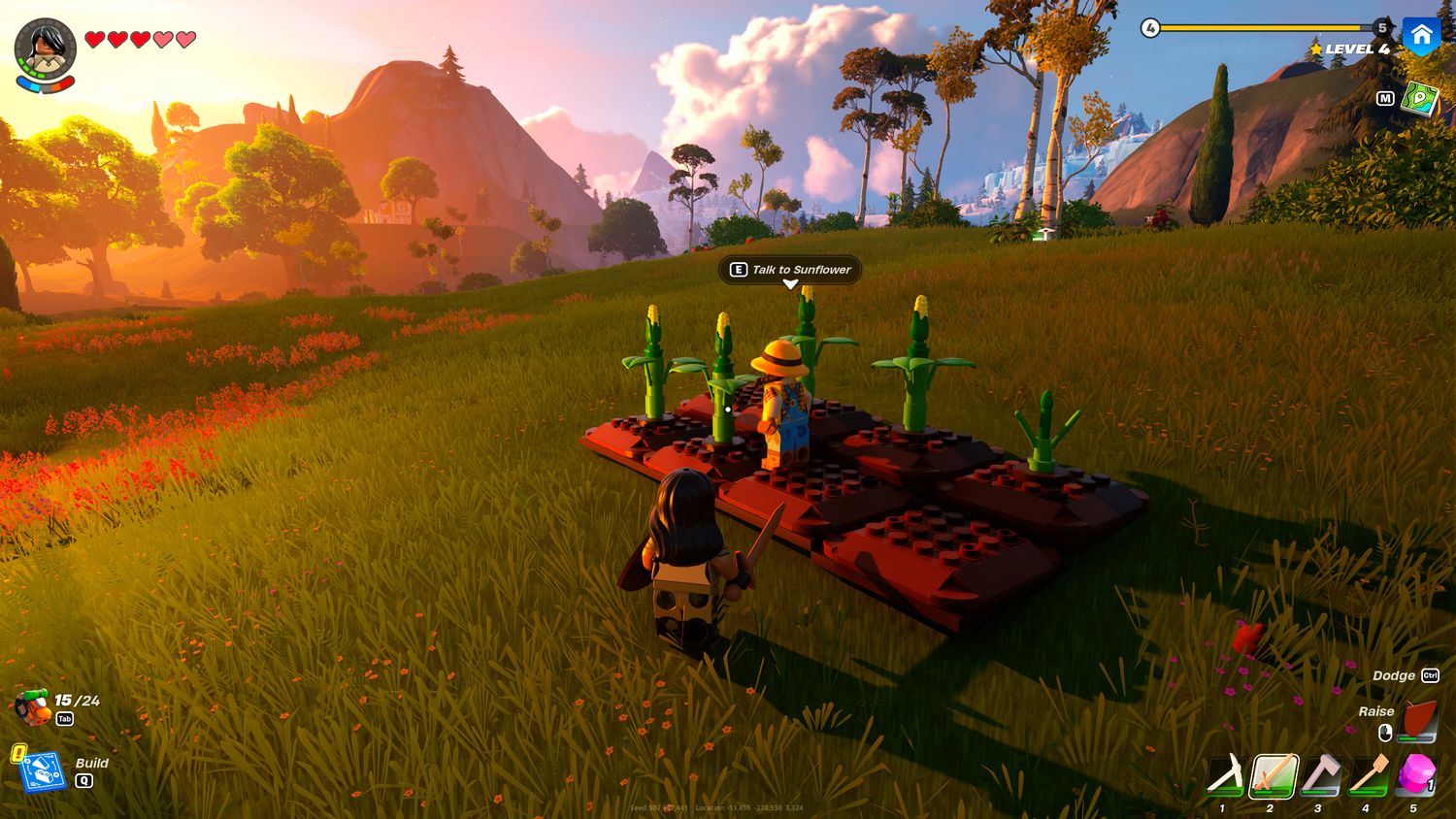Click the red shield Raise slot
Viewport: 1456px width, 819px height.
(1419, 722)
